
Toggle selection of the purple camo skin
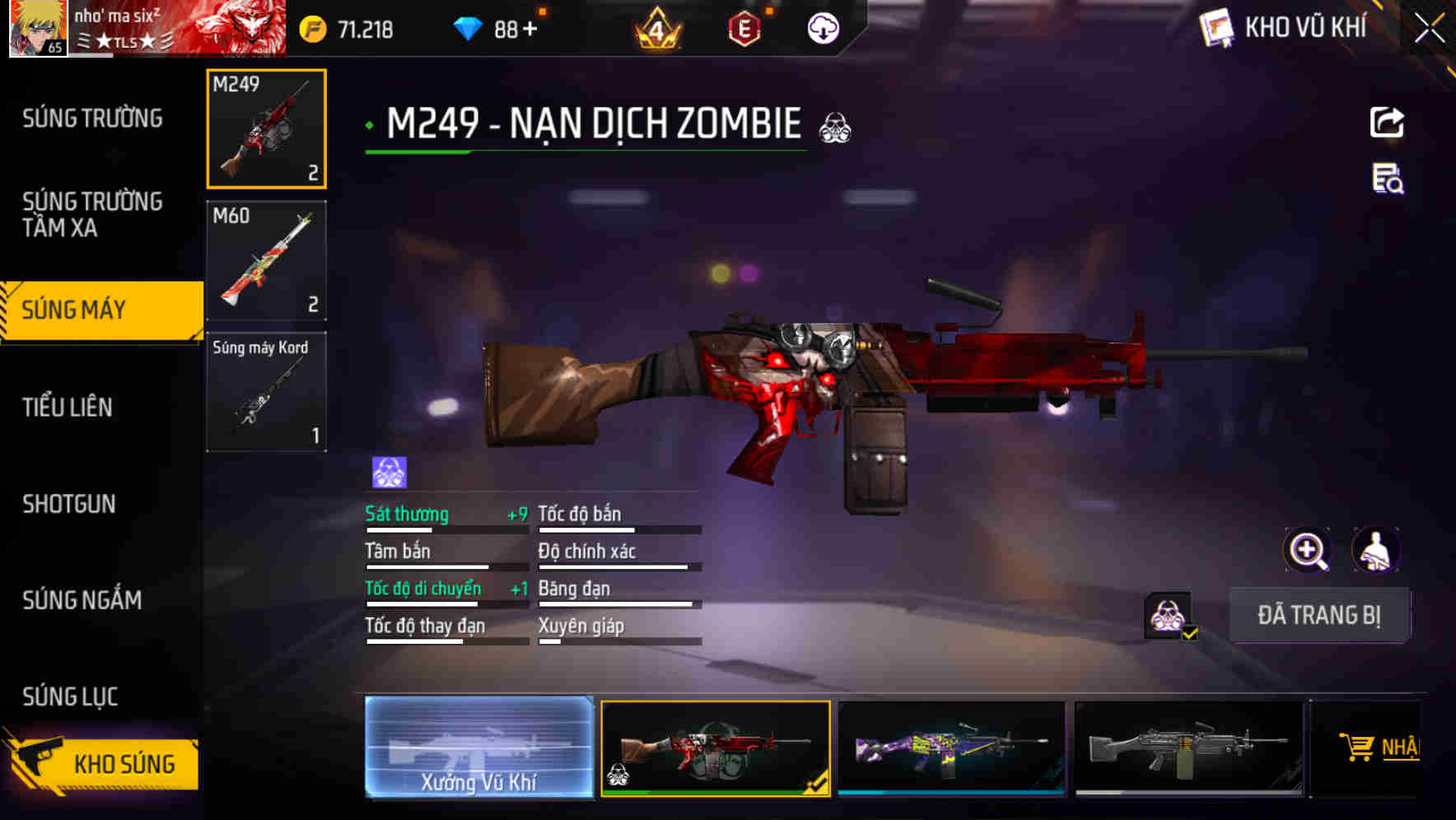[x=951, y=749]
